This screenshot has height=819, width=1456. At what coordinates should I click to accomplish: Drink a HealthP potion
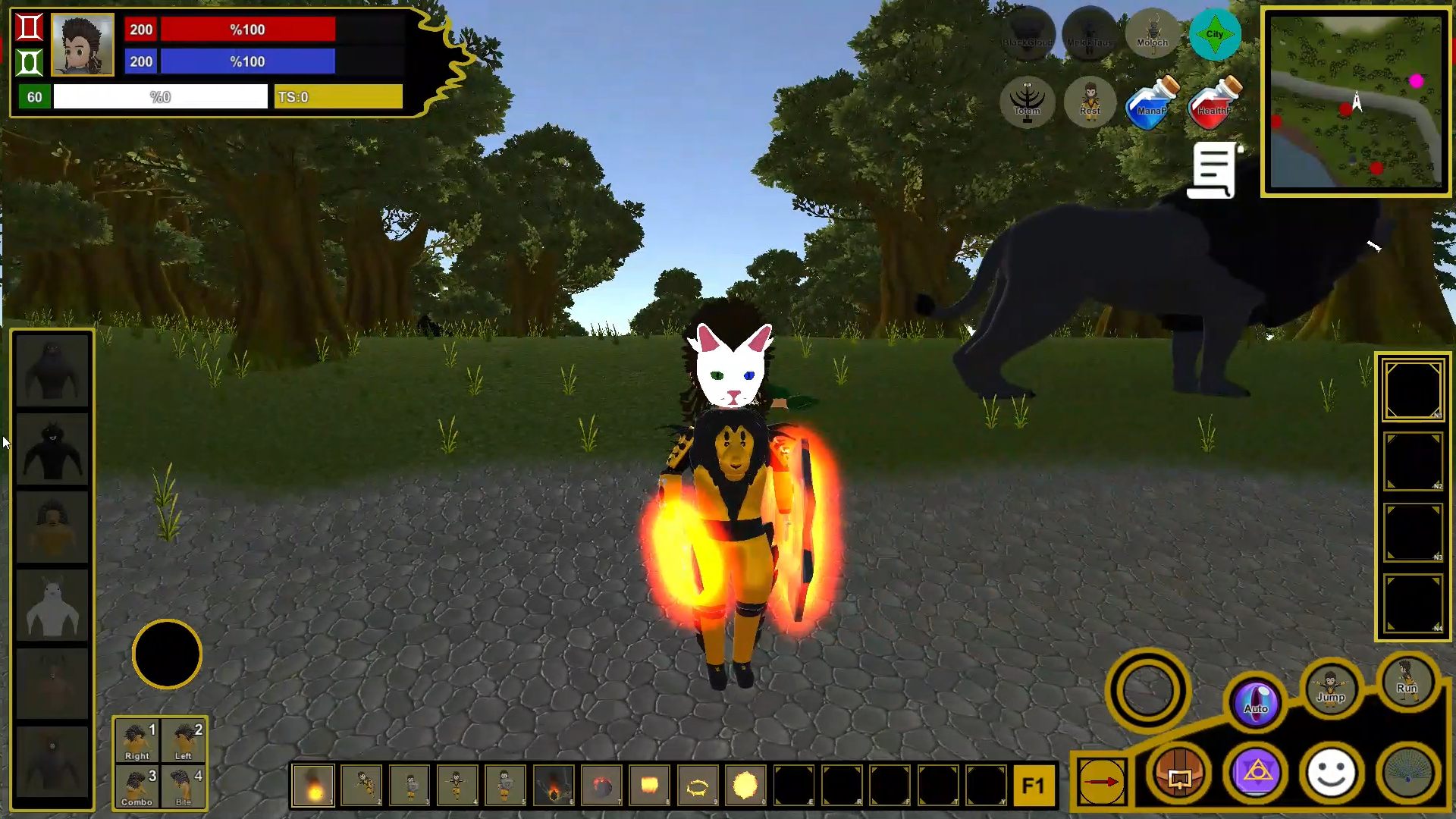(1213, 103)
